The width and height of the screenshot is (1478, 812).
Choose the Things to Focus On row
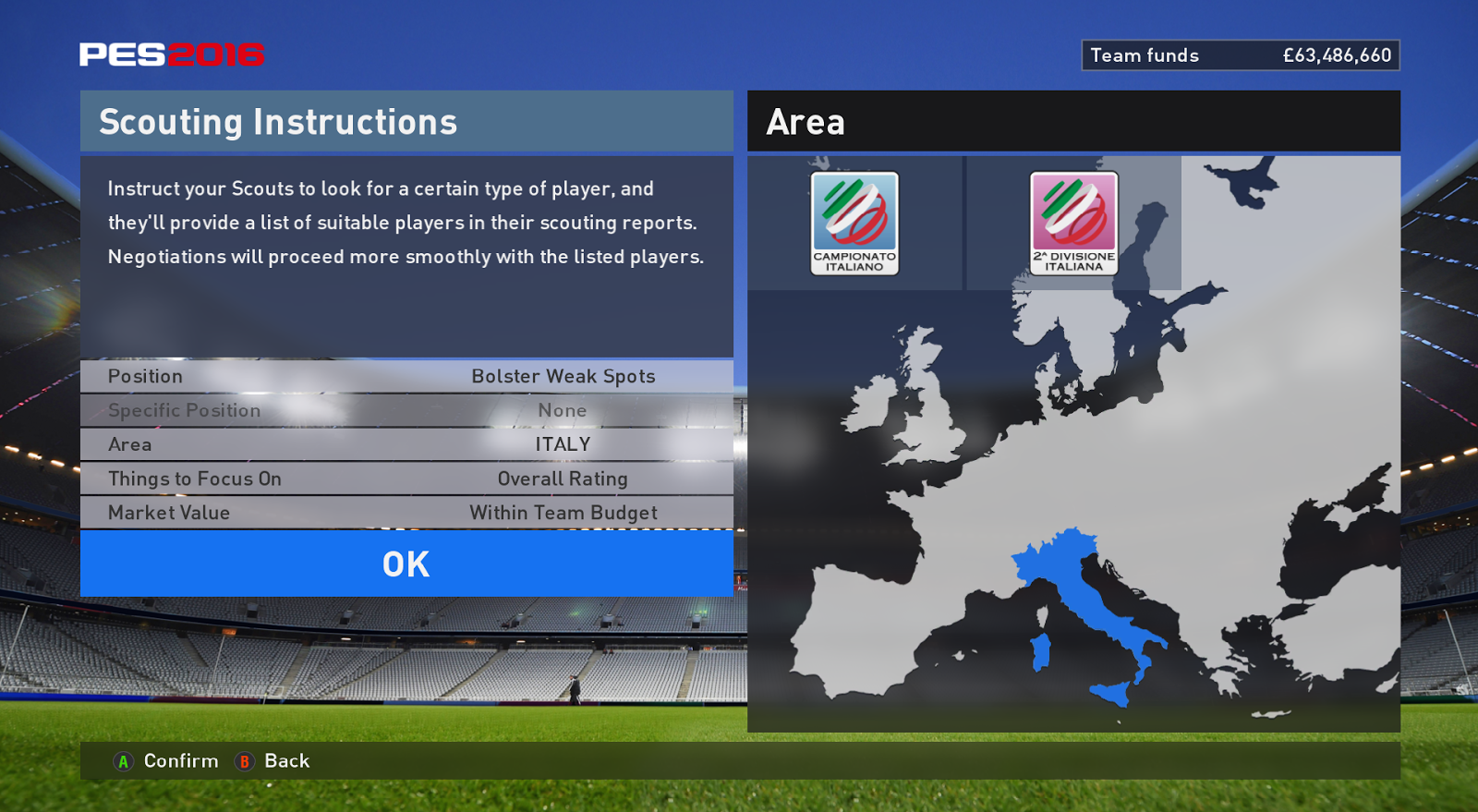(x=406, y=479)
